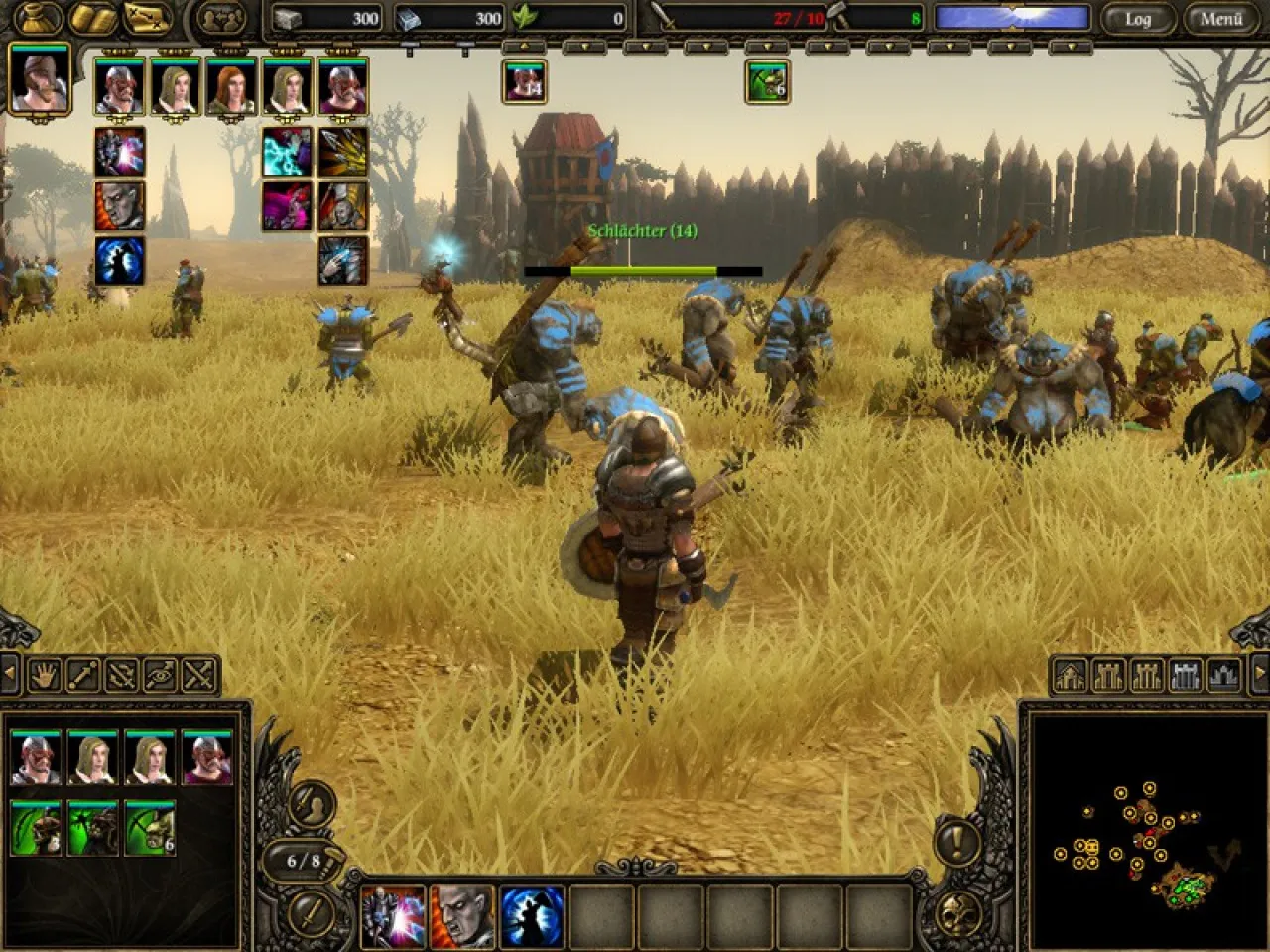Viewport: 1270px width, 952px height.
Task: Select the red-haired woman hero portrait
Action: coord(231,87)
